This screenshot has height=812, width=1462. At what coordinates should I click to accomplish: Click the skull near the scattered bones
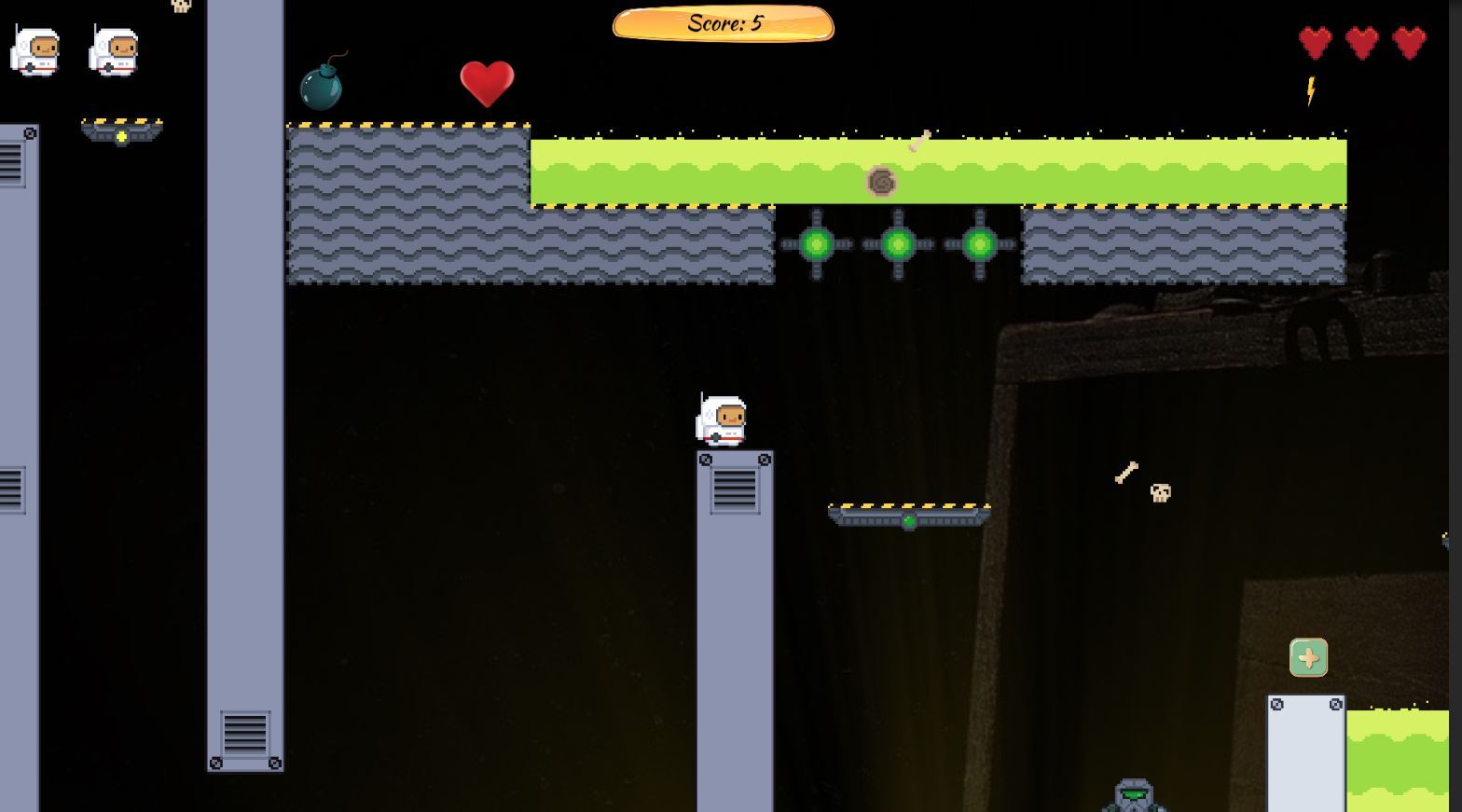click(1159, 494)
